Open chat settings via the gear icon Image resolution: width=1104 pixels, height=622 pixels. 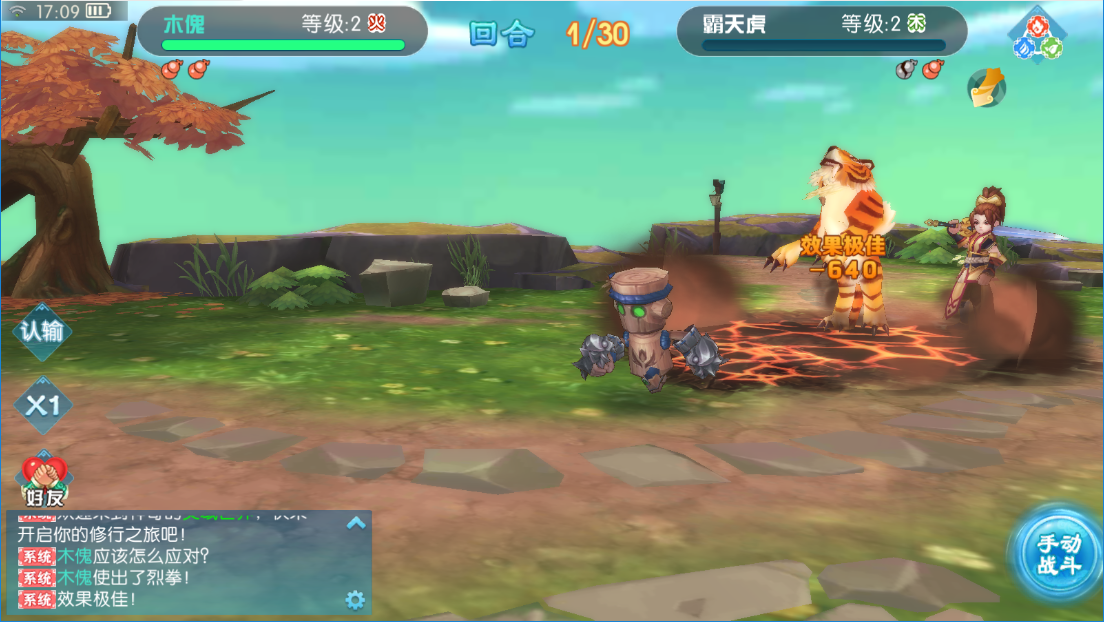point(355,599)
